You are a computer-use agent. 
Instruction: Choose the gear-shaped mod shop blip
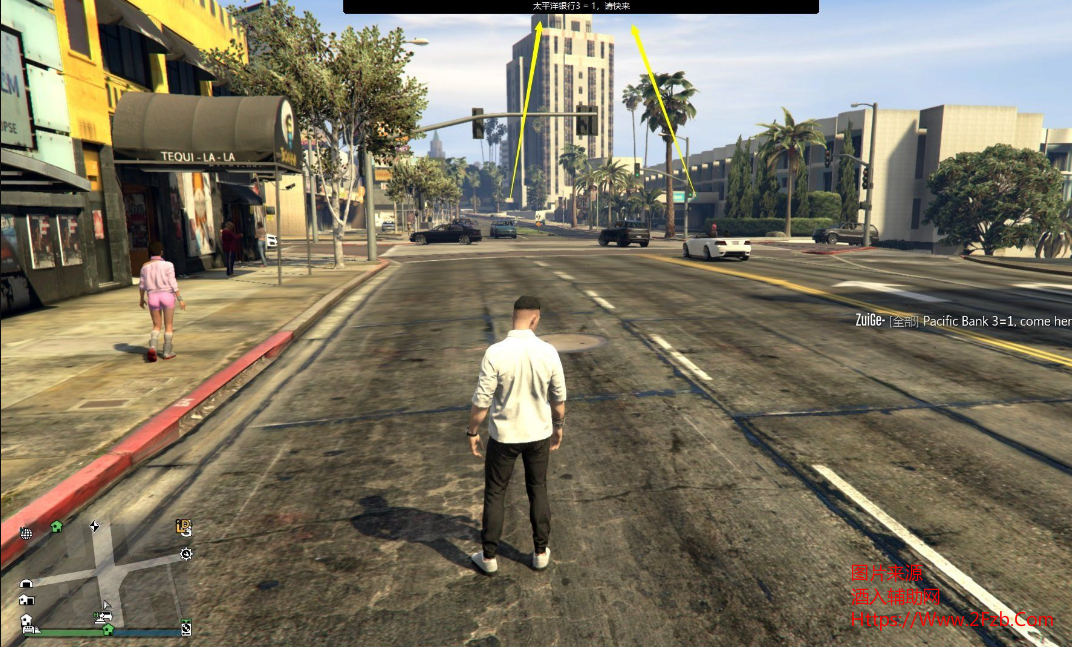(186, 553)
